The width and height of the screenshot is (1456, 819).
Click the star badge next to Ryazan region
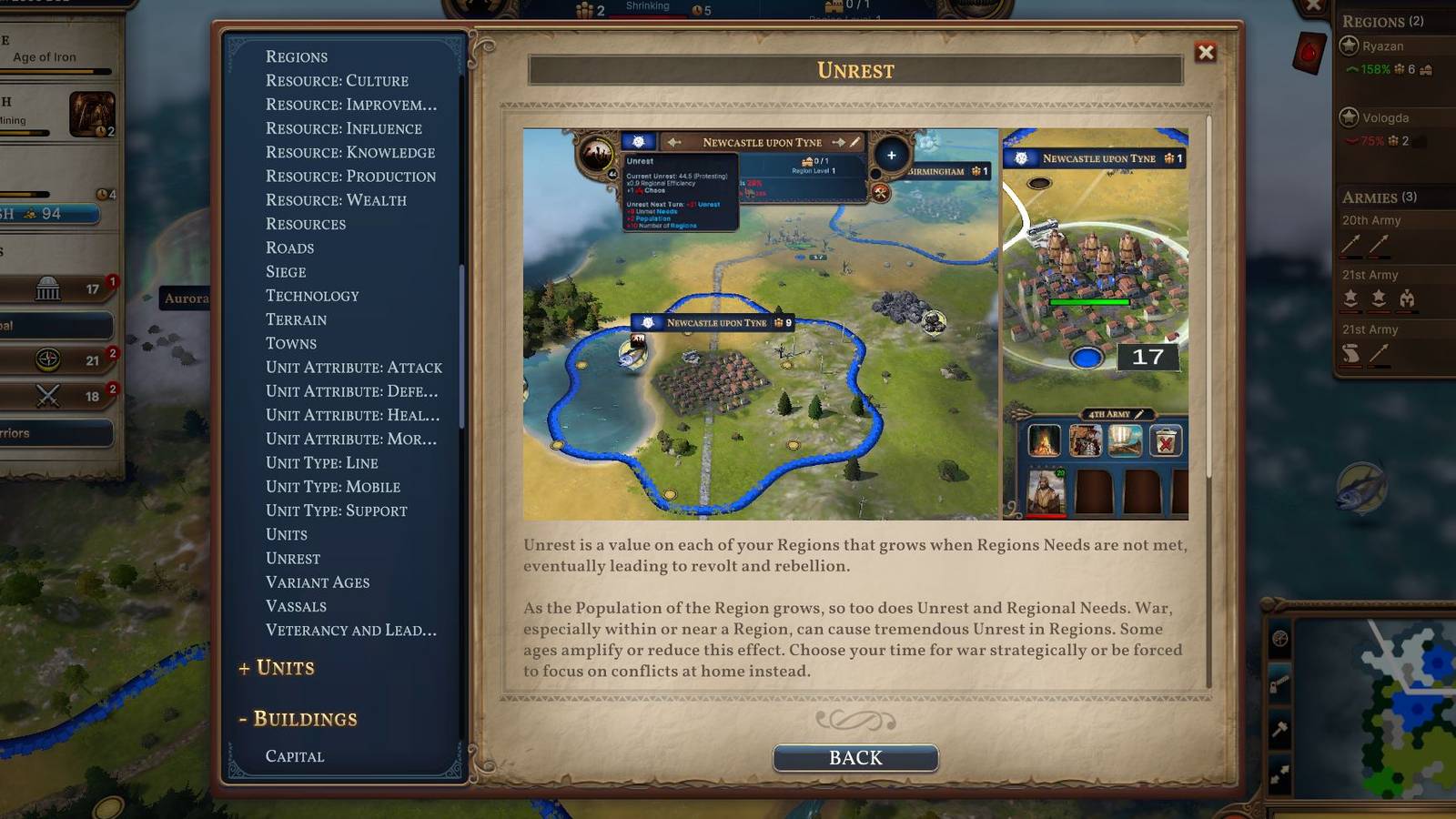click(x=1349, y=45)
